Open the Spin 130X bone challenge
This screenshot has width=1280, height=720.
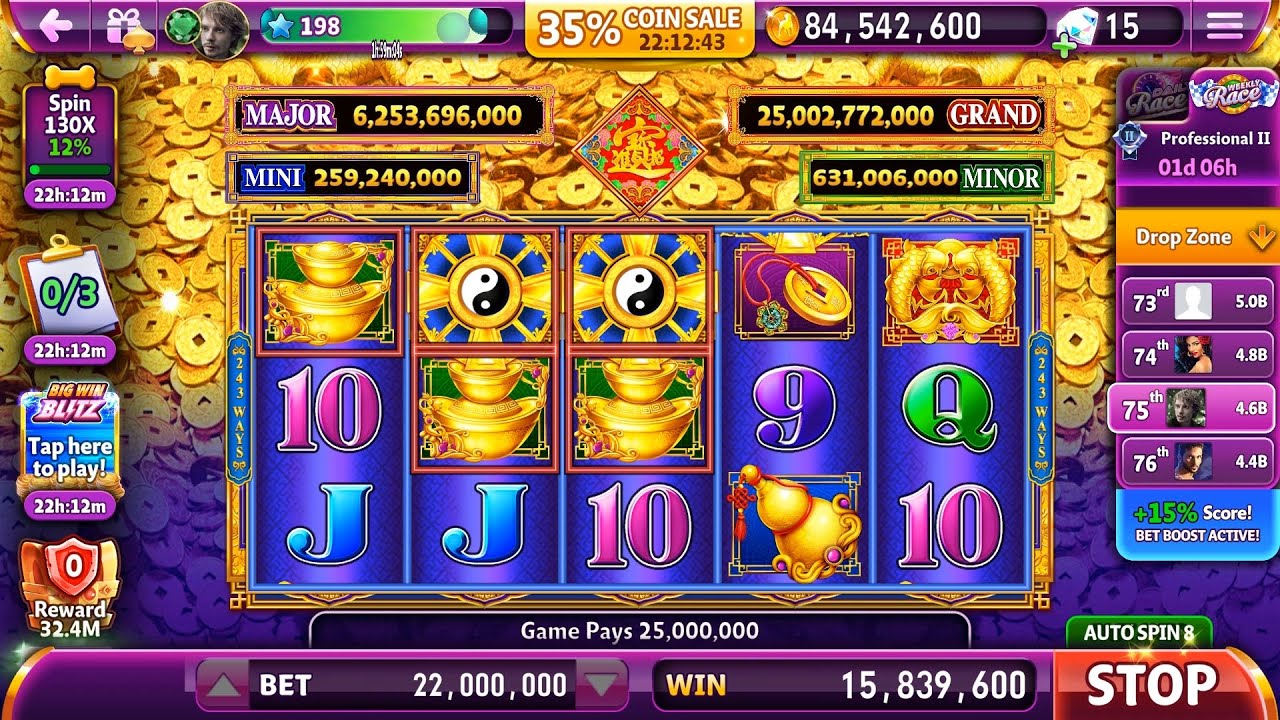tap(69, 128)
